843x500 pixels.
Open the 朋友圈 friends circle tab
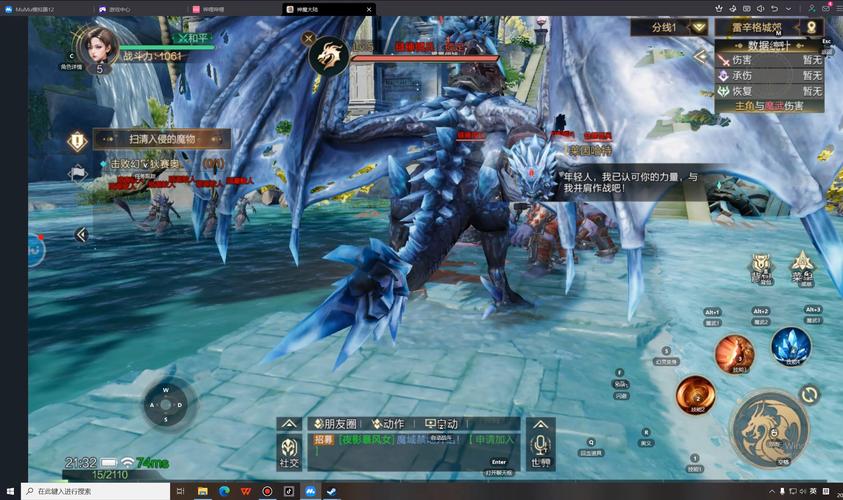coord(331,423)
